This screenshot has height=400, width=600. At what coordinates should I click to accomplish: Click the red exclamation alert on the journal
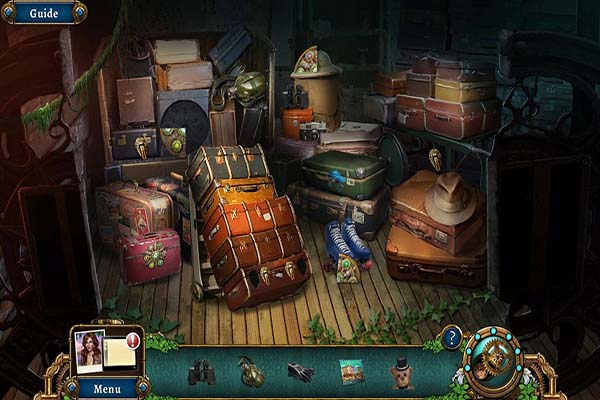(x=133, y=338)
